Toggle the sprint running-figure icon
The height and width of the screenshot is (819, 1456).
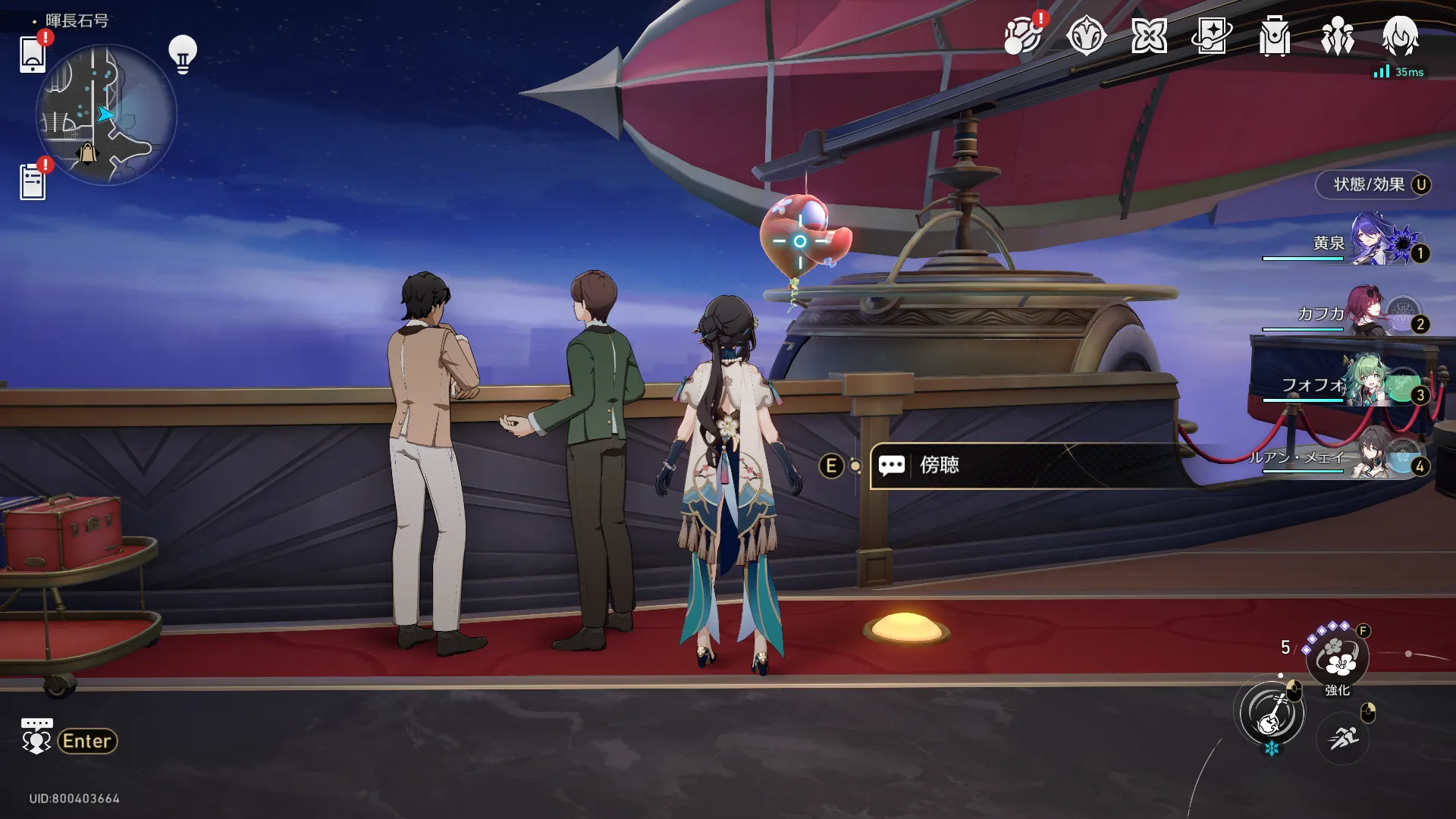coord(1342,736)
